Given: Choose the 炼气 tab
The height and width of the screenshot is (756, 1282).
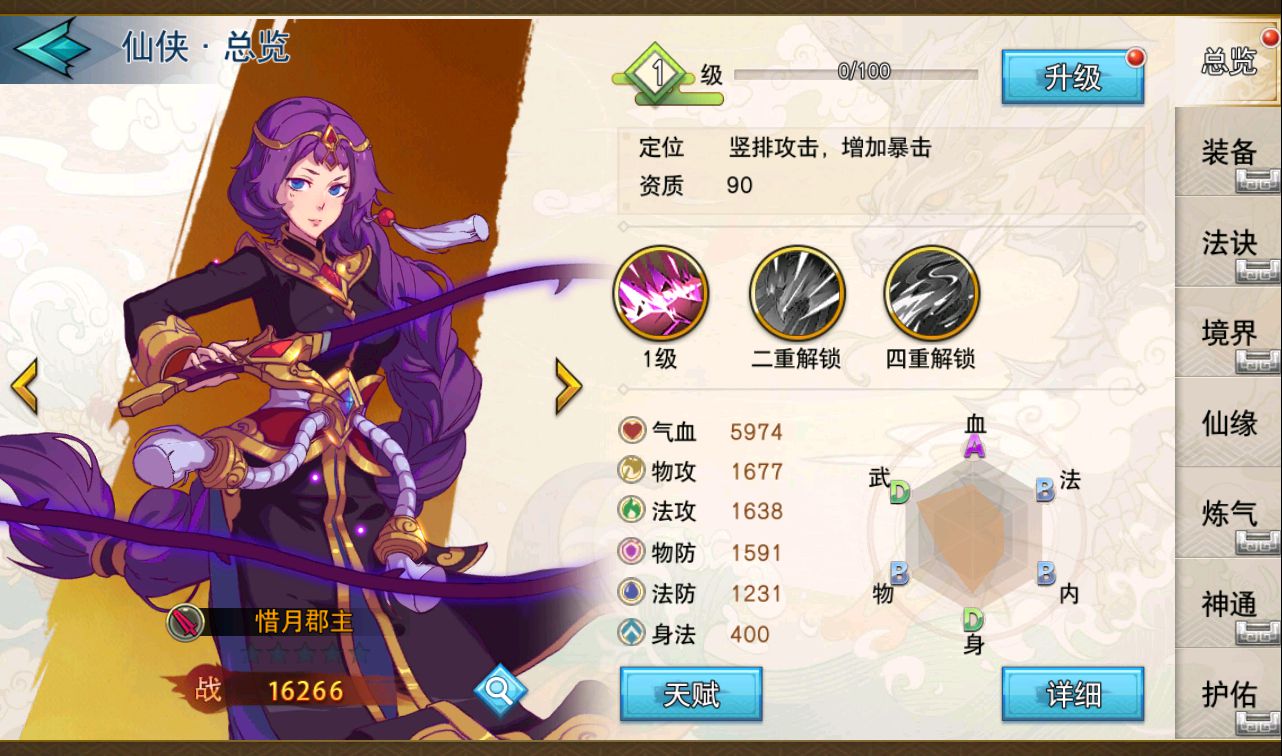Looking at the screenshot, I should pos(1228,512).
